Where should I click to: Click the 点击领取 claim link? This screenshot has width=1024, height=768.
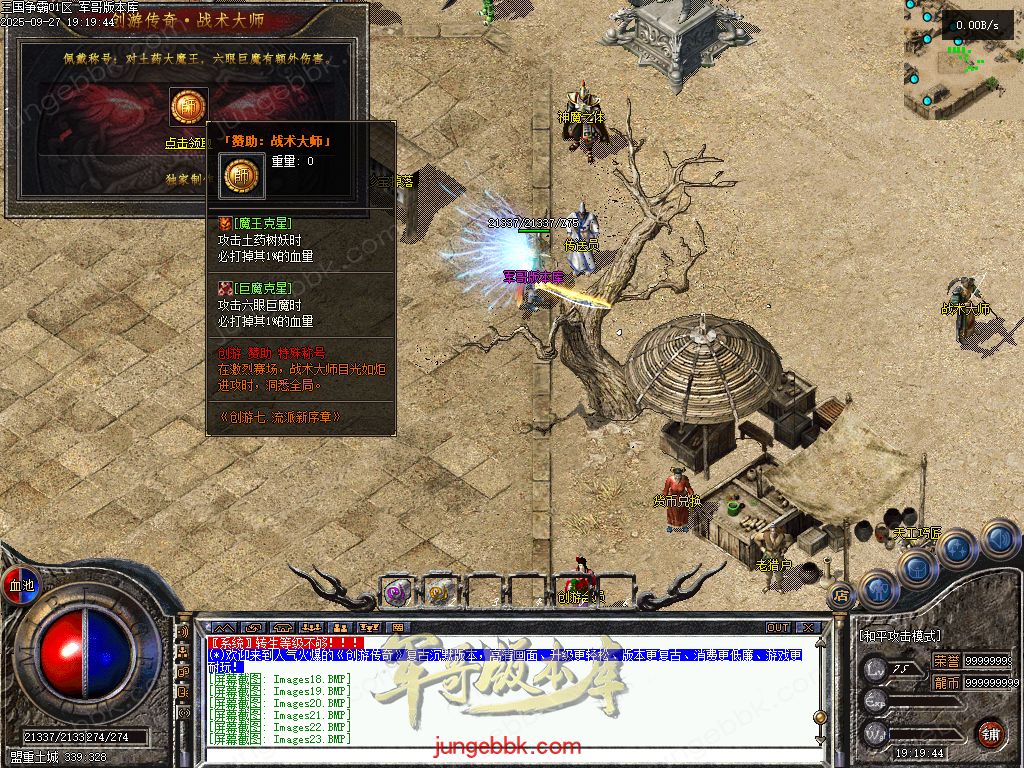pyautogui.click(x=185, y=143)
